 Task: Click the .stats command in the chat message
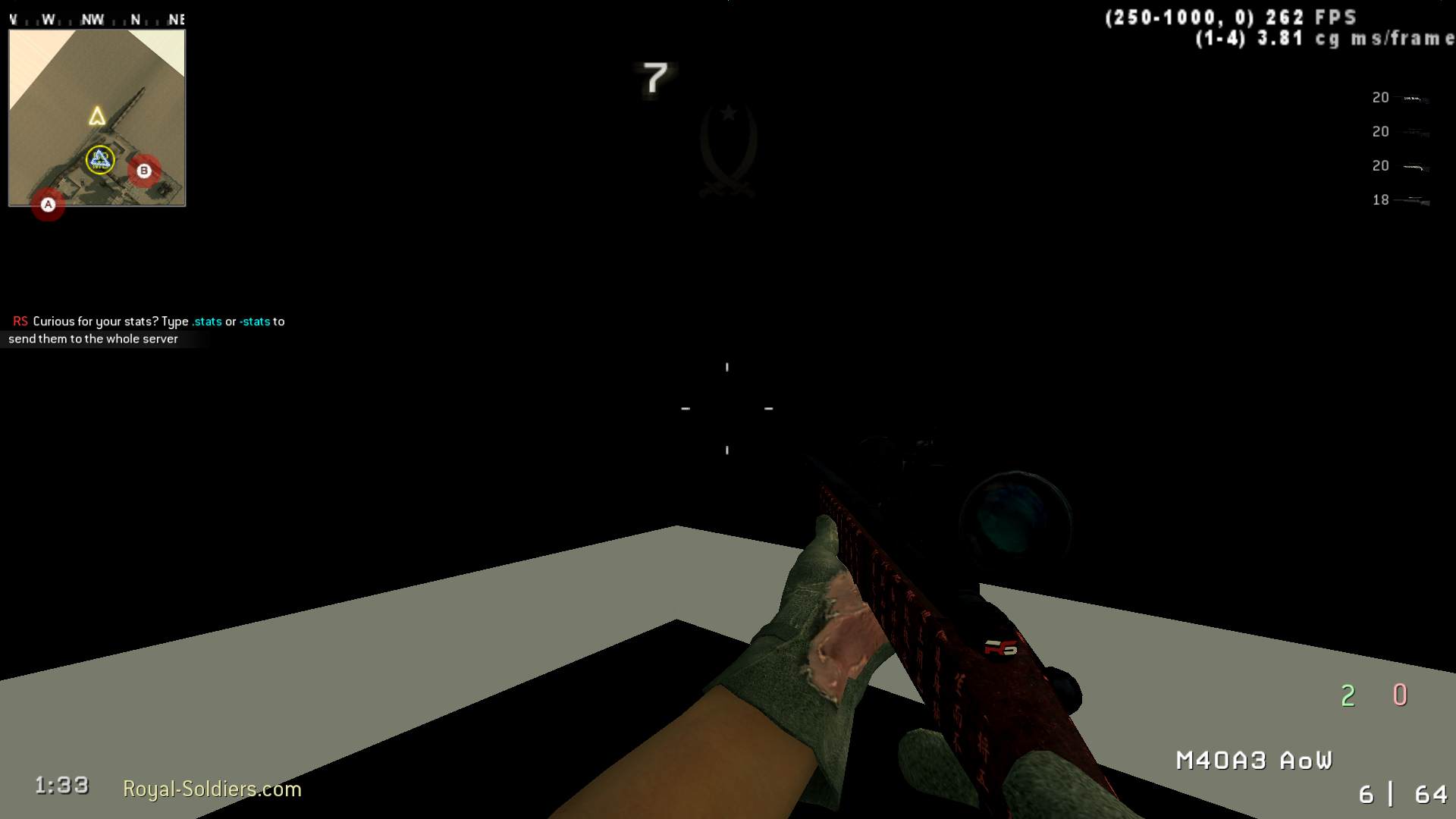206,321
